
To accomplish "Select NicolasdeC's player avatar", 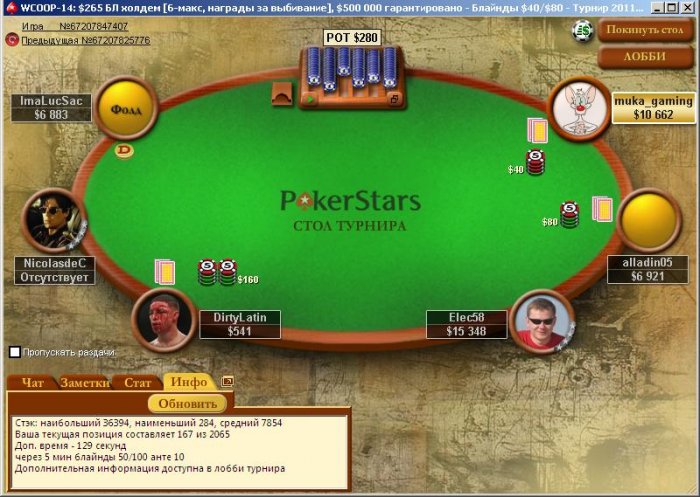I will pyautogui.click(x=53, y=220).
